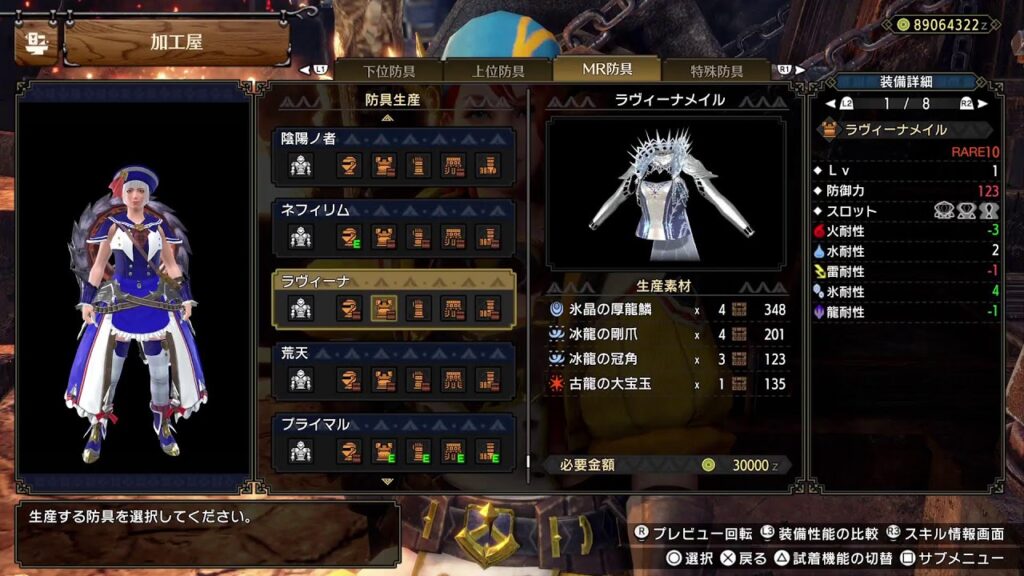This screenshot has height=576, width=1024.
Task: Select the 氷晶の厚龍鱗 material row
Action: [x=666, y=310]
